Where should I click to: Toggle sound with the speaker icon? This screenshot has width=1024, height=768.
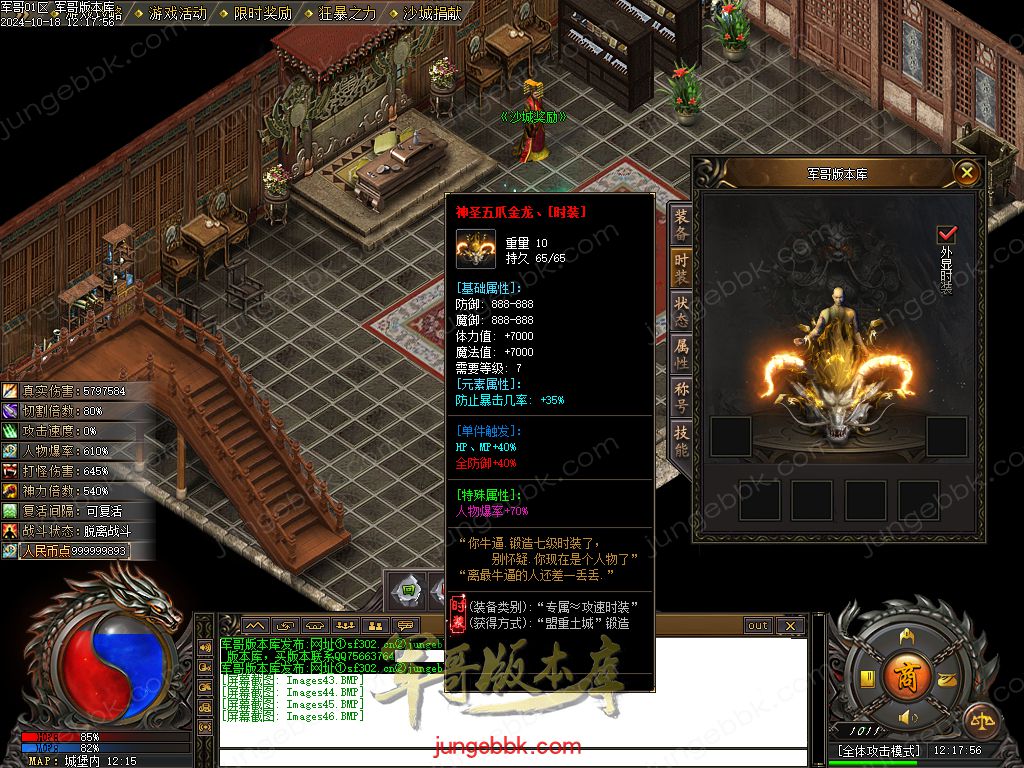[x=907, y=717]
